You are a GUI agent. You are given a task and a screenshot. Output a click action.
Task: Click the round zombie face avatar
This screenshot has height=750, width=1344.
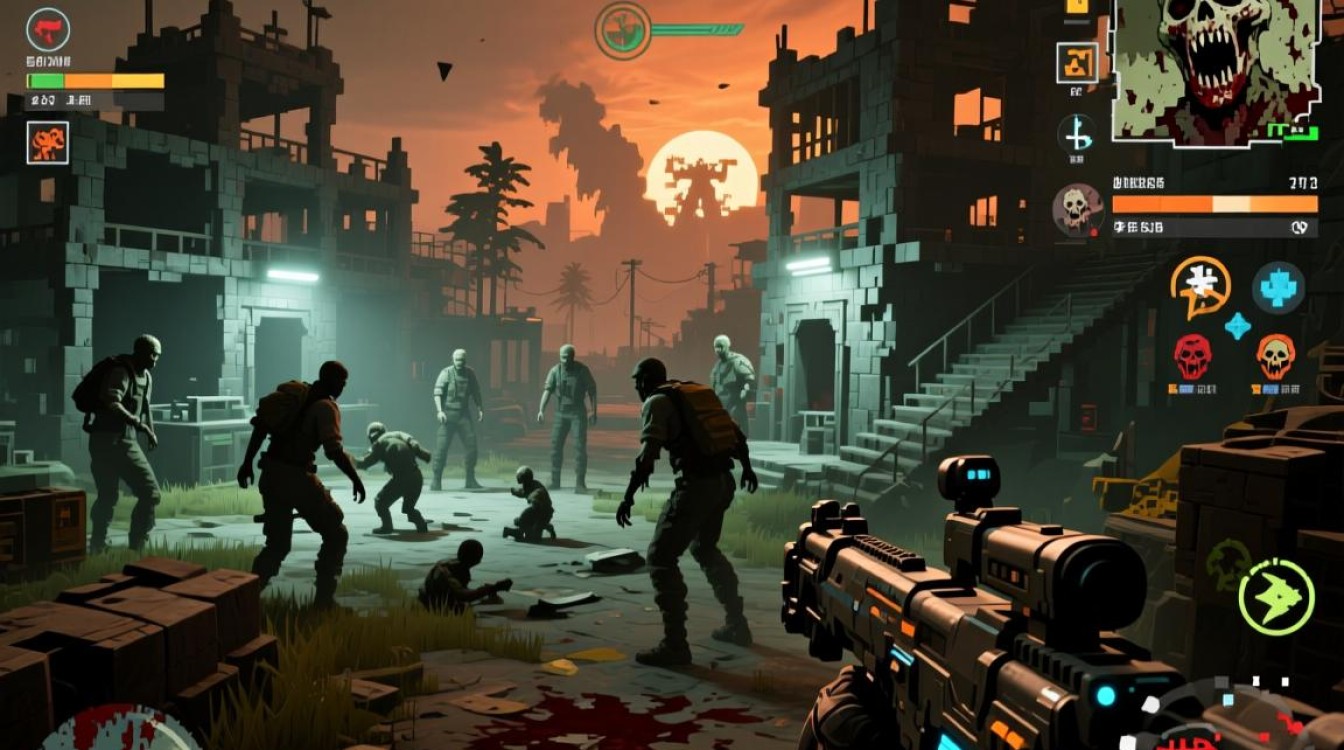point(1078,209)
